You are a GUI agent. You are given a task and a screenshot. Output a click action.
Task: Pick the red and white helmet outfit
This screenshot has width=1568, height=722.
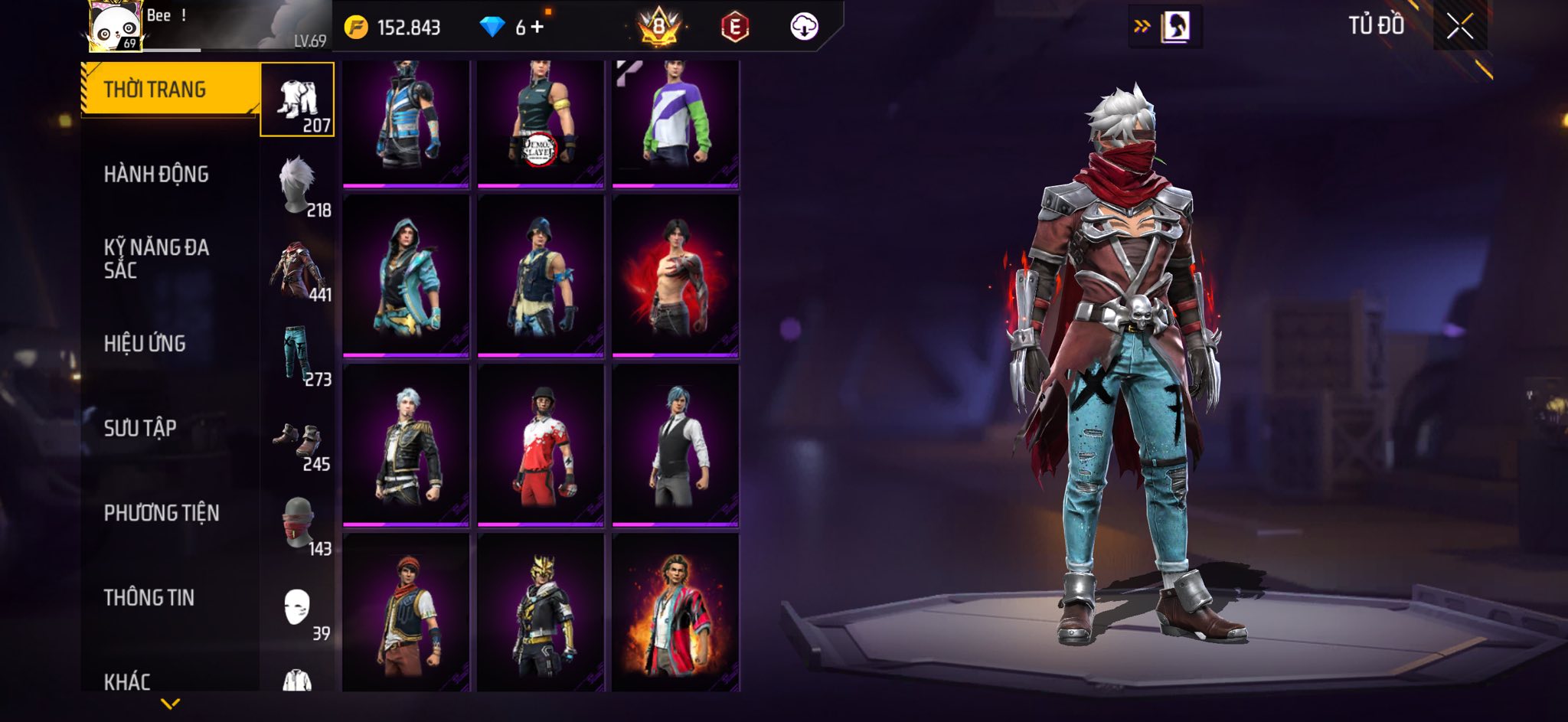(540, 446)
